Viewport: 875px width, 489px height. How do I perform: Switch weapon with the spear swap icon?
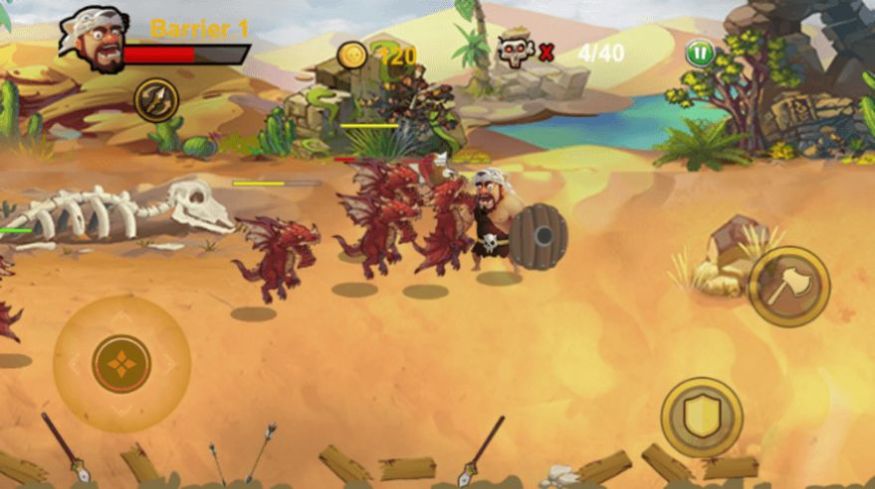[x=156, y=100]
